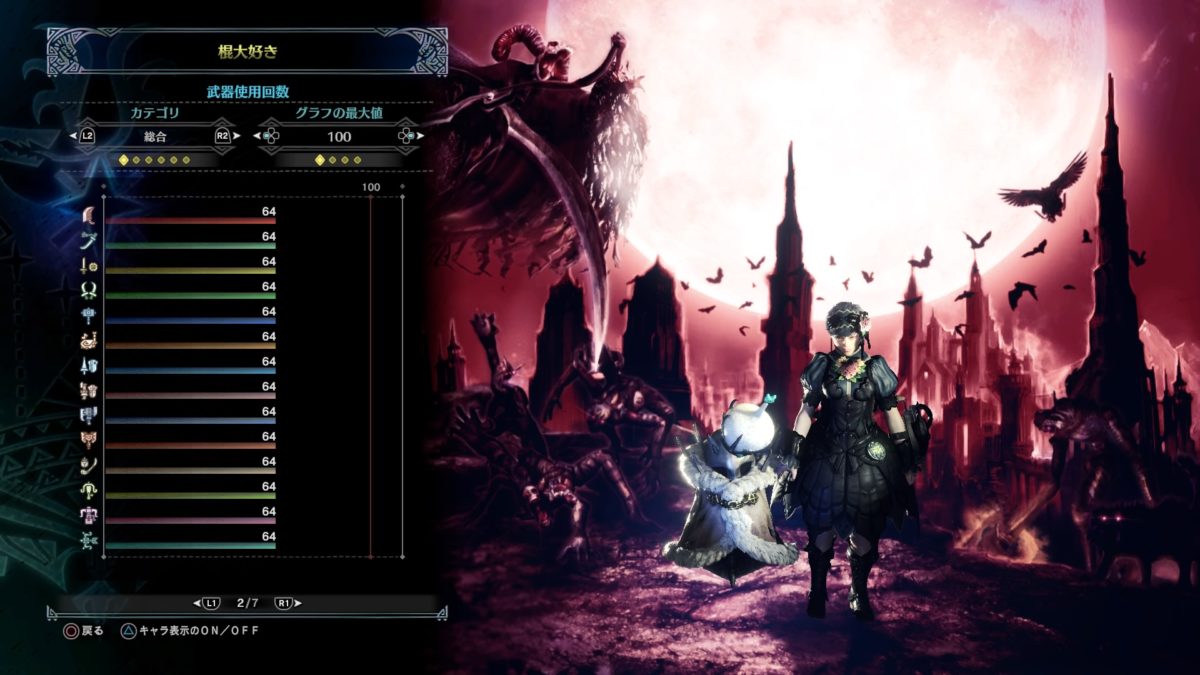Select the graph maximum value 100
Image resolution: width=1200 pixels, height=675 pixels.
339,136
